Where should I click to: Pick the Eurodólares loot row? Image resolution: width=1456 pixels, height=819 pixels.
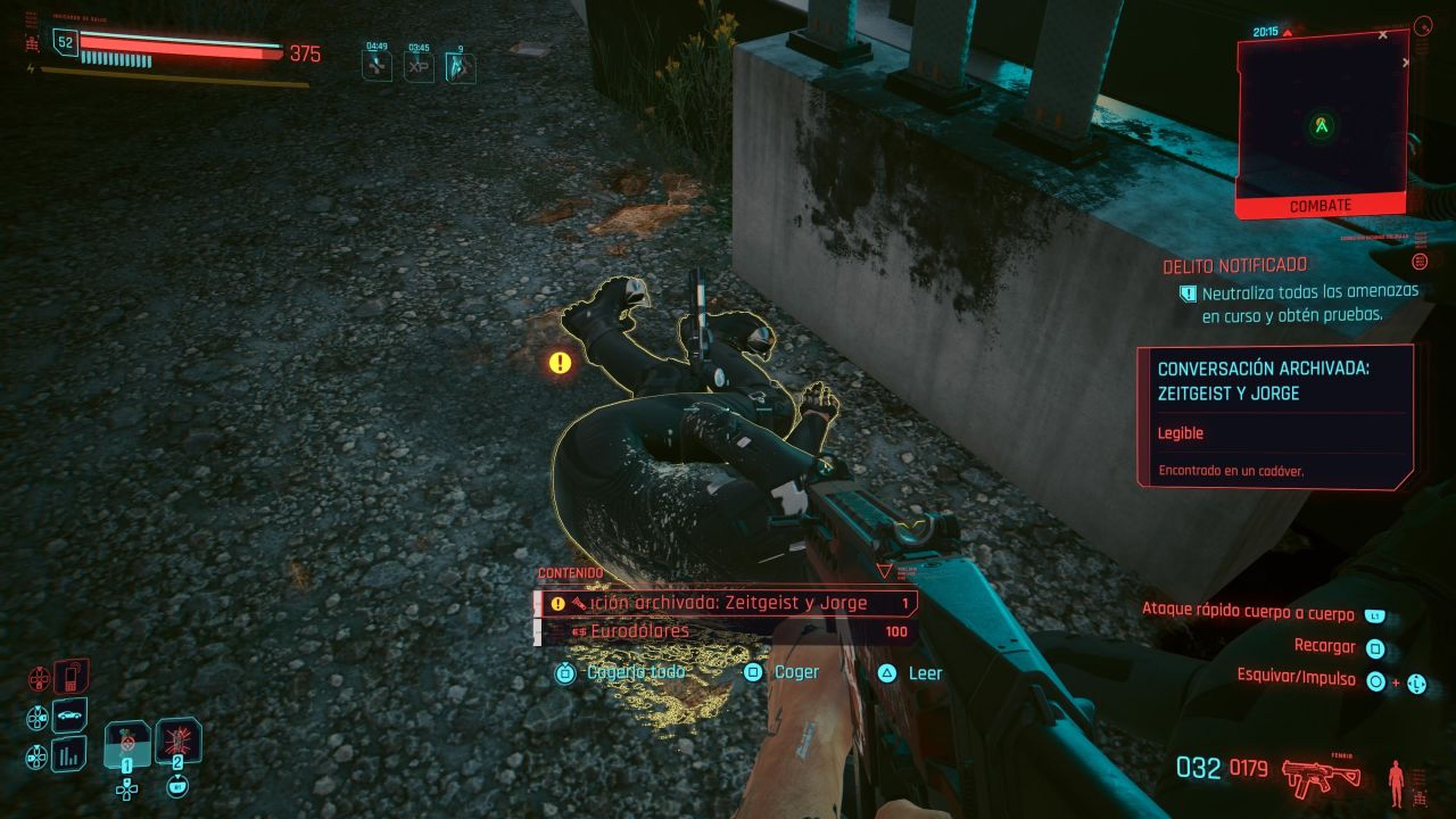click(726, 631)
